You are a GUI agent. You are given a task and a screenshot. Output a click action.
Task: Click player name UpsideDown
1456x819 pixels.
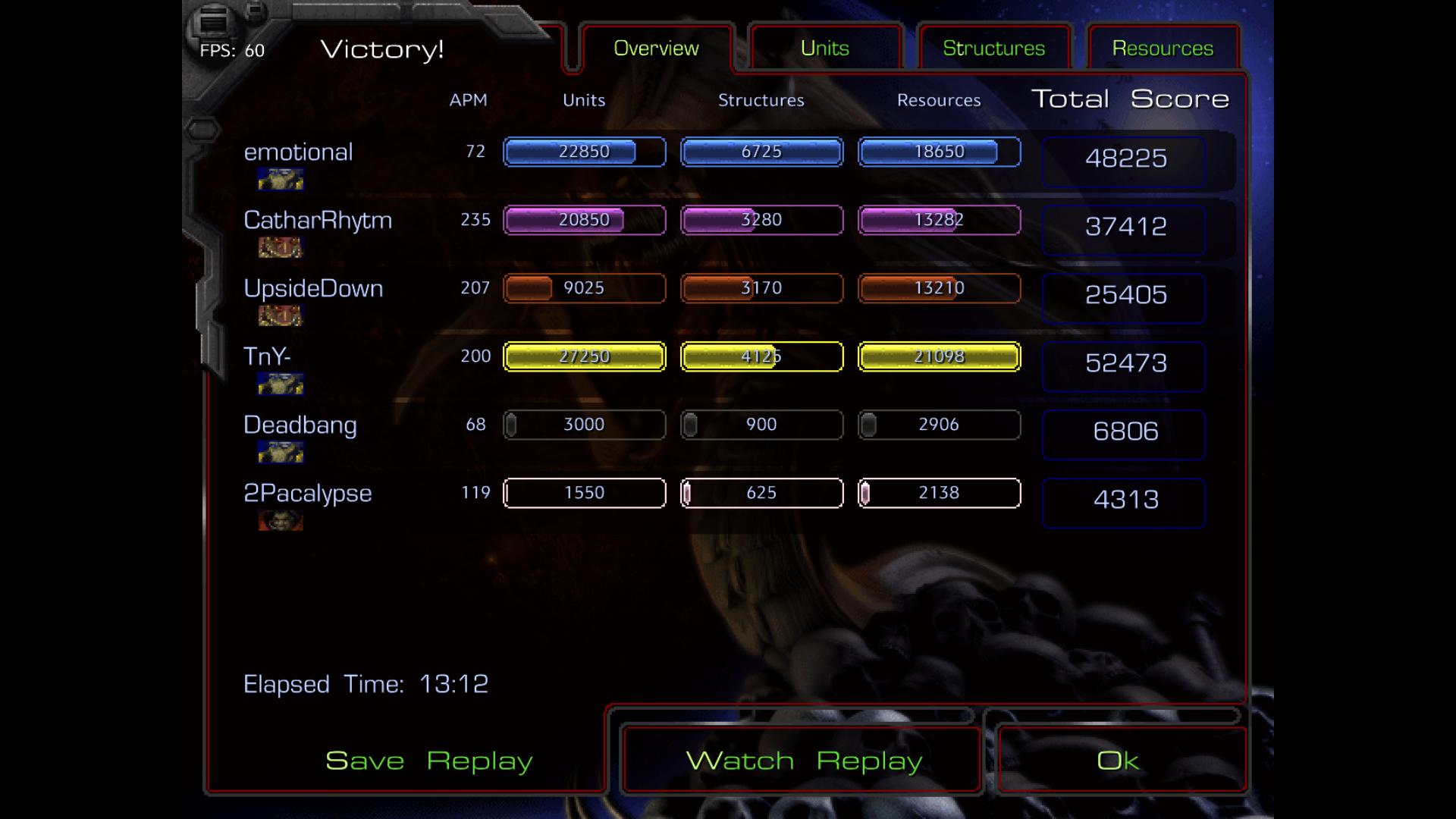(x=313, y=289)
